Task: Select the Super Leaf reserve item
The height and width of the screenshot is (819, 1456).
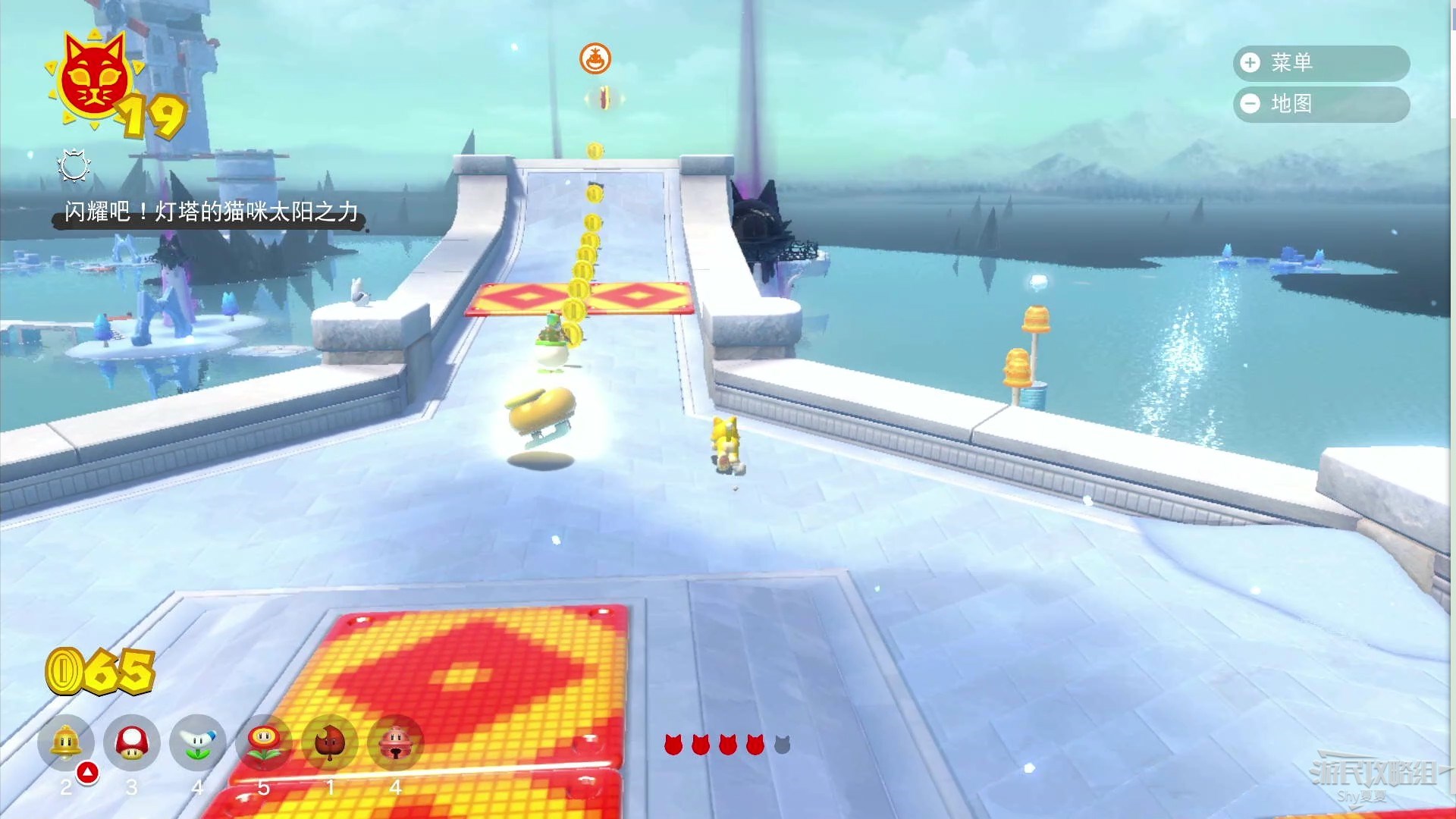Action: click(330, 742)
